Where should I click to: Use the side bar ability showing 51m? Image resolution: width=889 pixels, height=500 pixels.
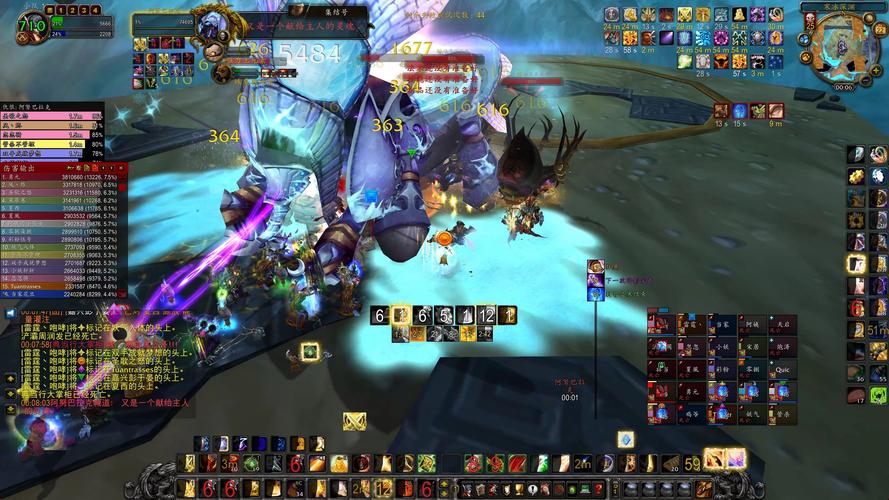coord(877,329)
